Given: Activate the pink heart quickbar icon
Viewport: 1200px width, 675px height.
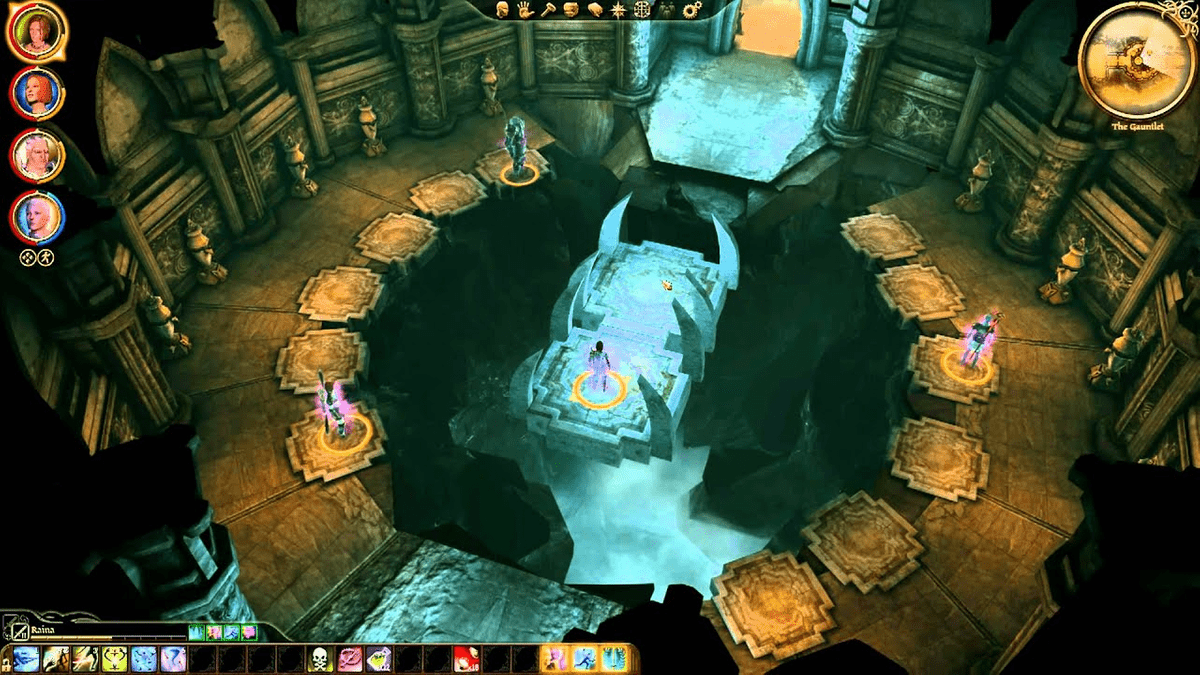Looking at the screenshot, I should coord(349,658).
